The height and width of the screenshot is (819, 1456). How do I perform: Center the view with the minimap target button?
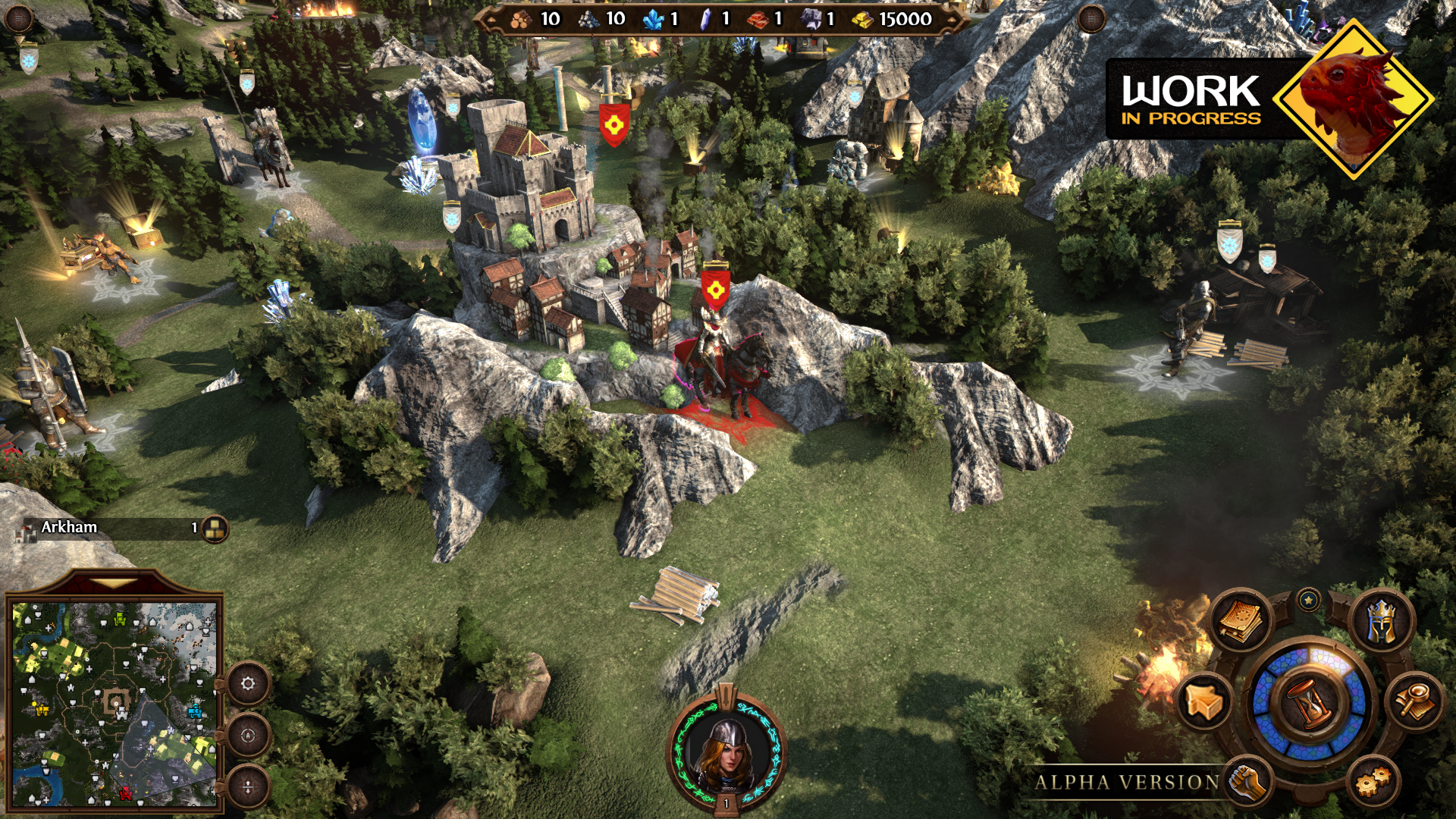[x=248, y=735]
